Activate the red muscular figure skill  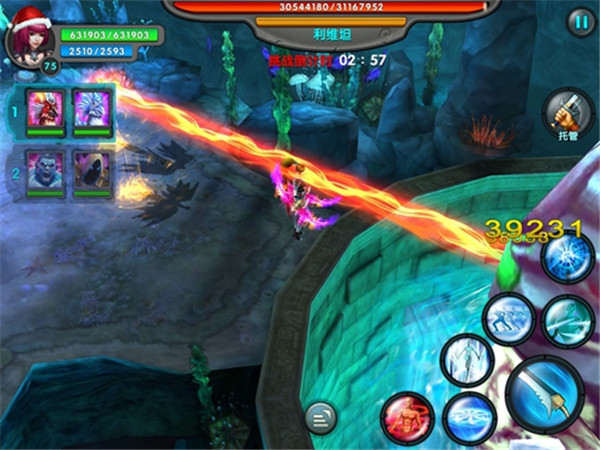407,416
